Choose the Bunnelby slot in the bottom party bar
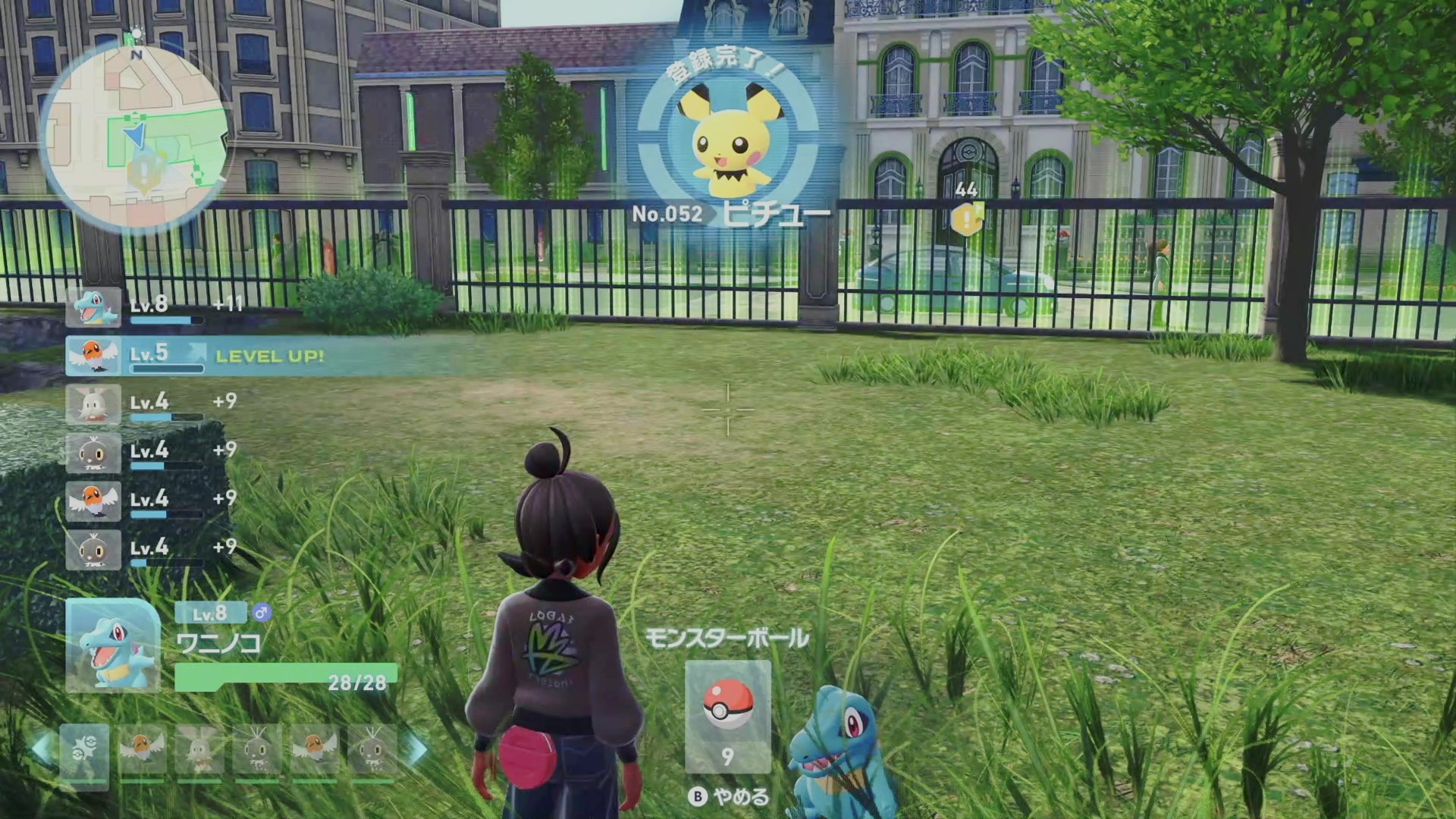The image size is (1456, 819). coord(199,751)
